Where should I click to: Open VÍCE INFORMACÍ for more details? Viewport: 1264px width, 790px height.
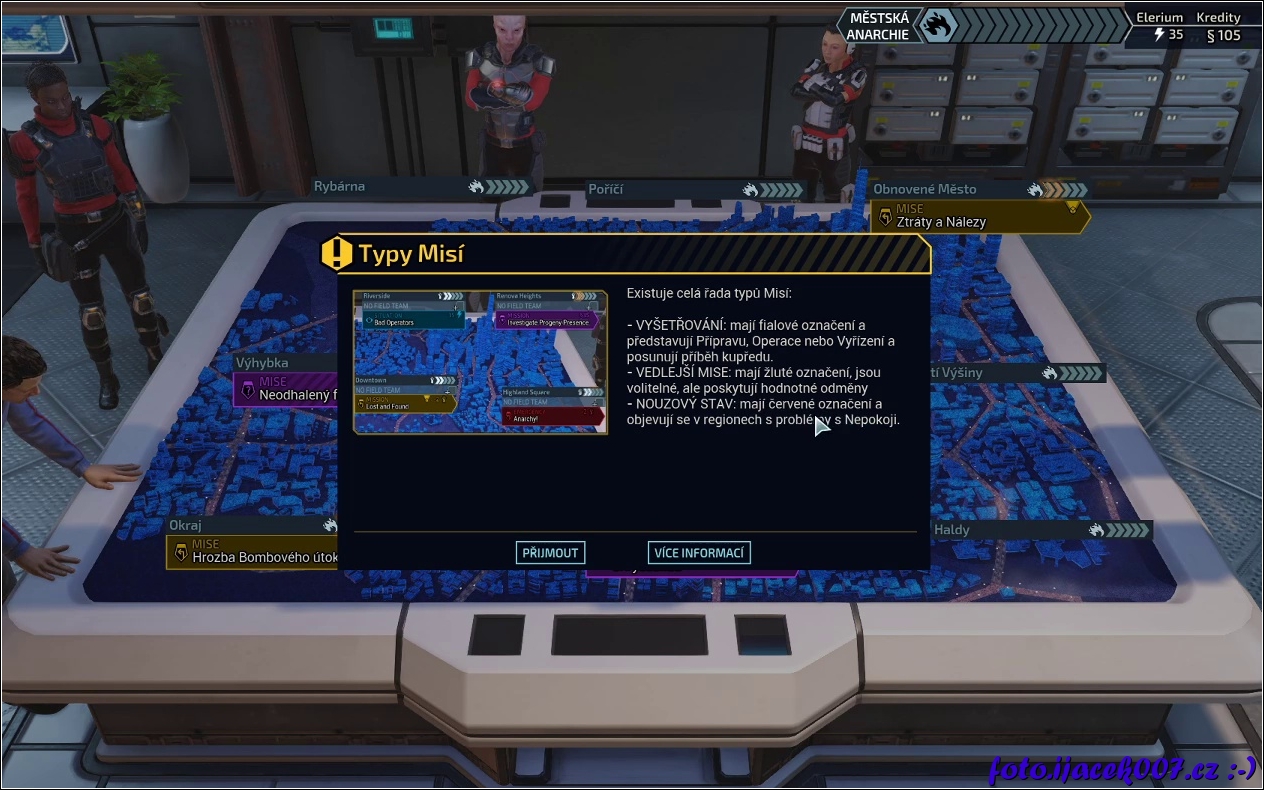[699, 553]
